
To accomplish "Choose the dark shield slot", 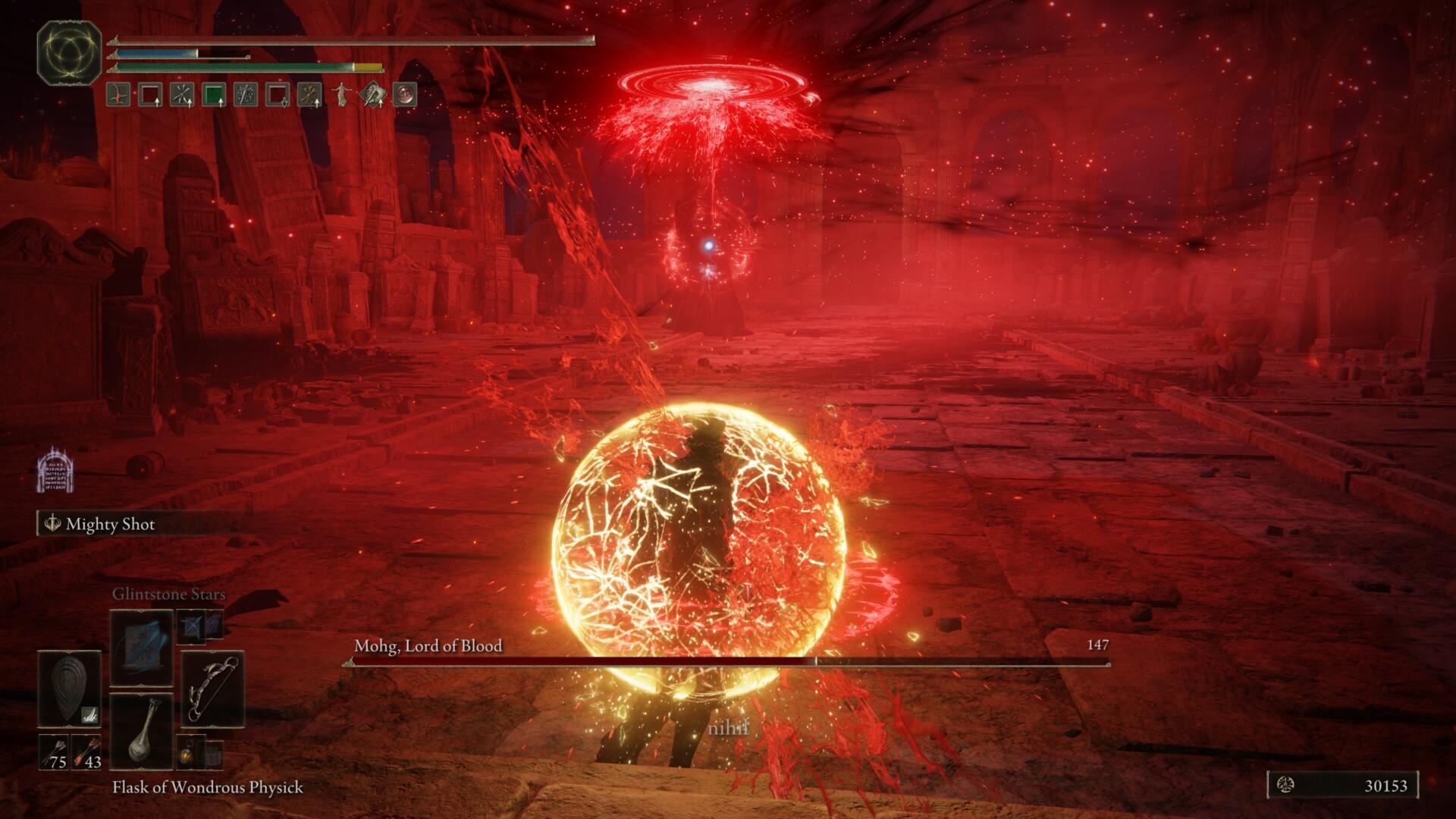I will (x=69, y=689).
